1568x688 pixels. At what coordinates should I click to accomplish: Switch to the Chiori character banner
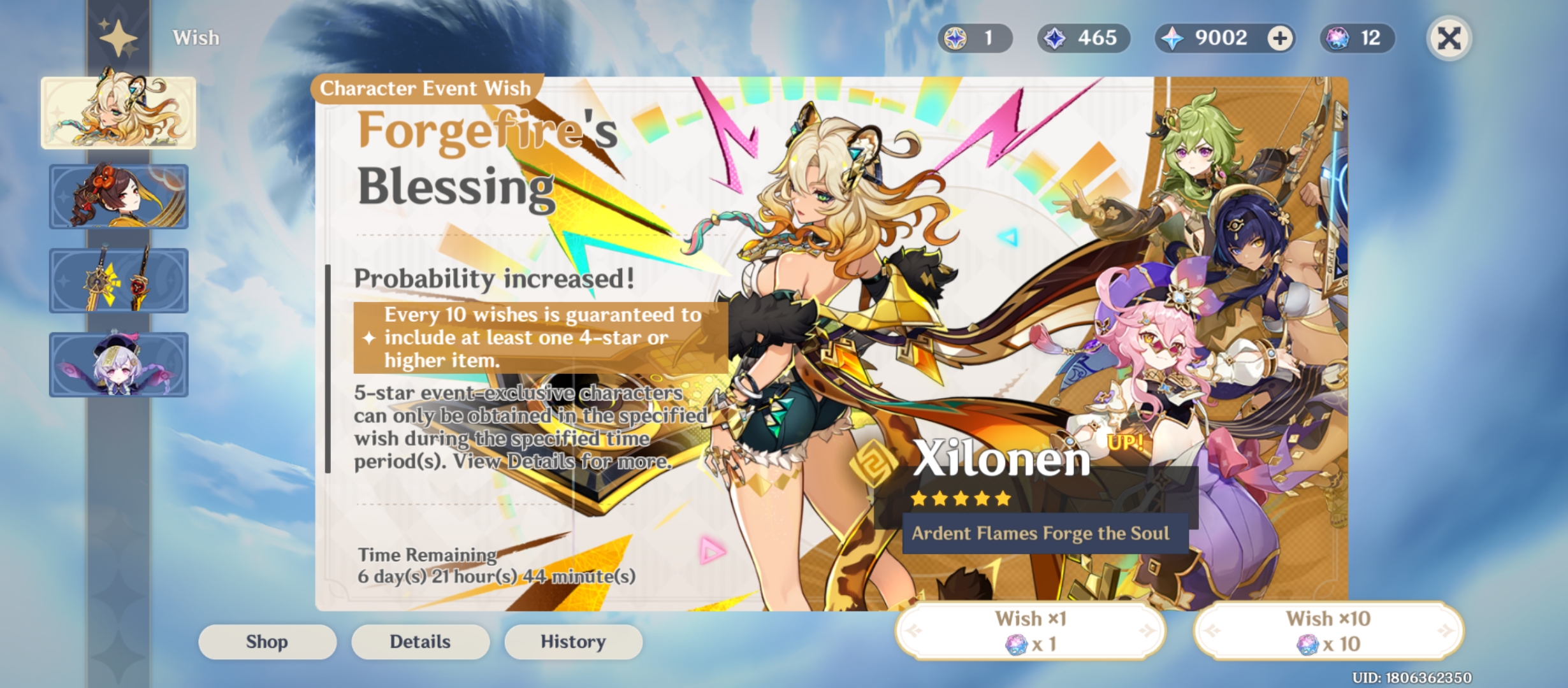(118, 197)
